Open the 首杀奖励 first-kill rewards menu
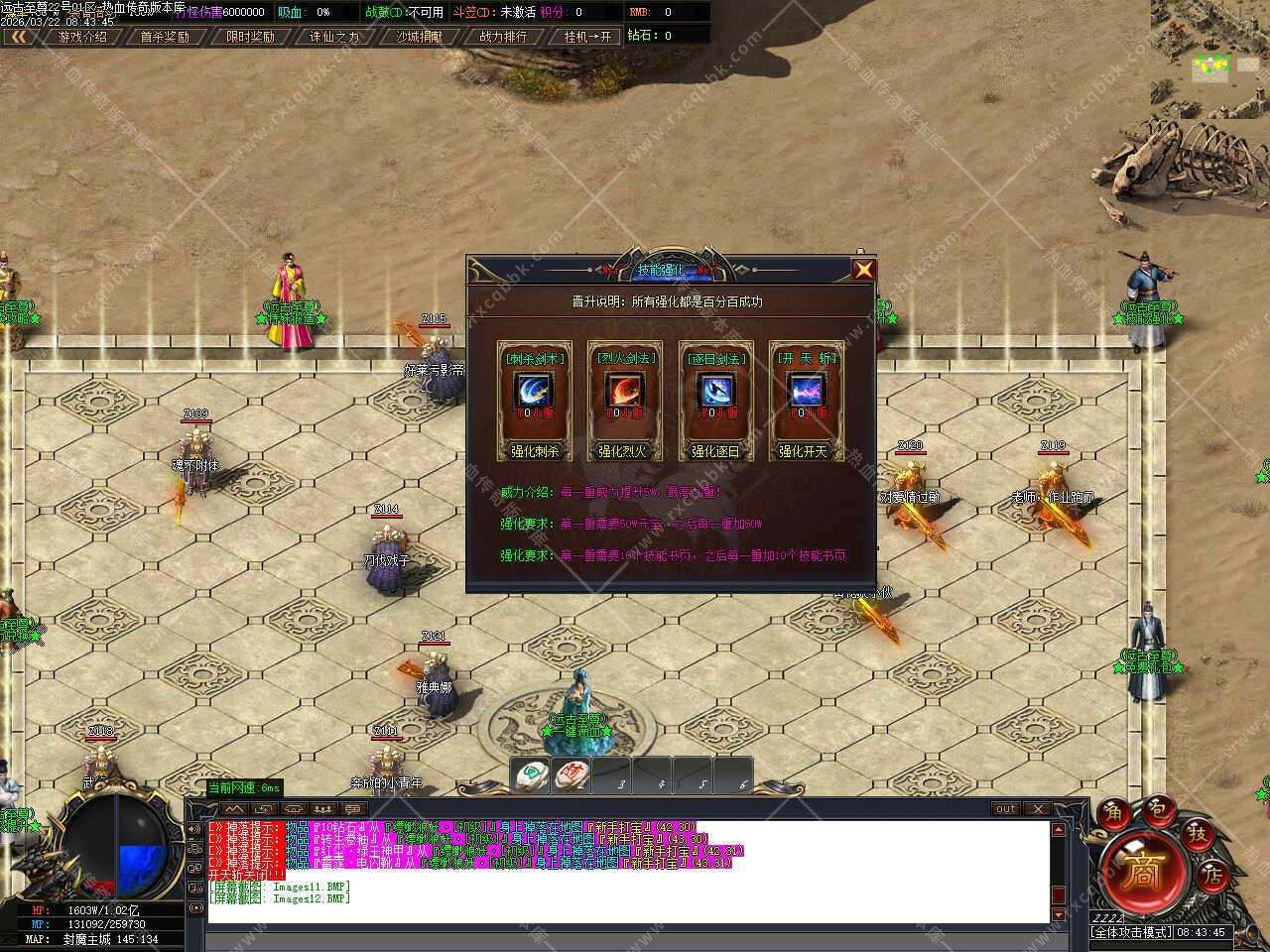Viewport: 1270px width, 952px height. pyautogui.click(x=165, y=37)
